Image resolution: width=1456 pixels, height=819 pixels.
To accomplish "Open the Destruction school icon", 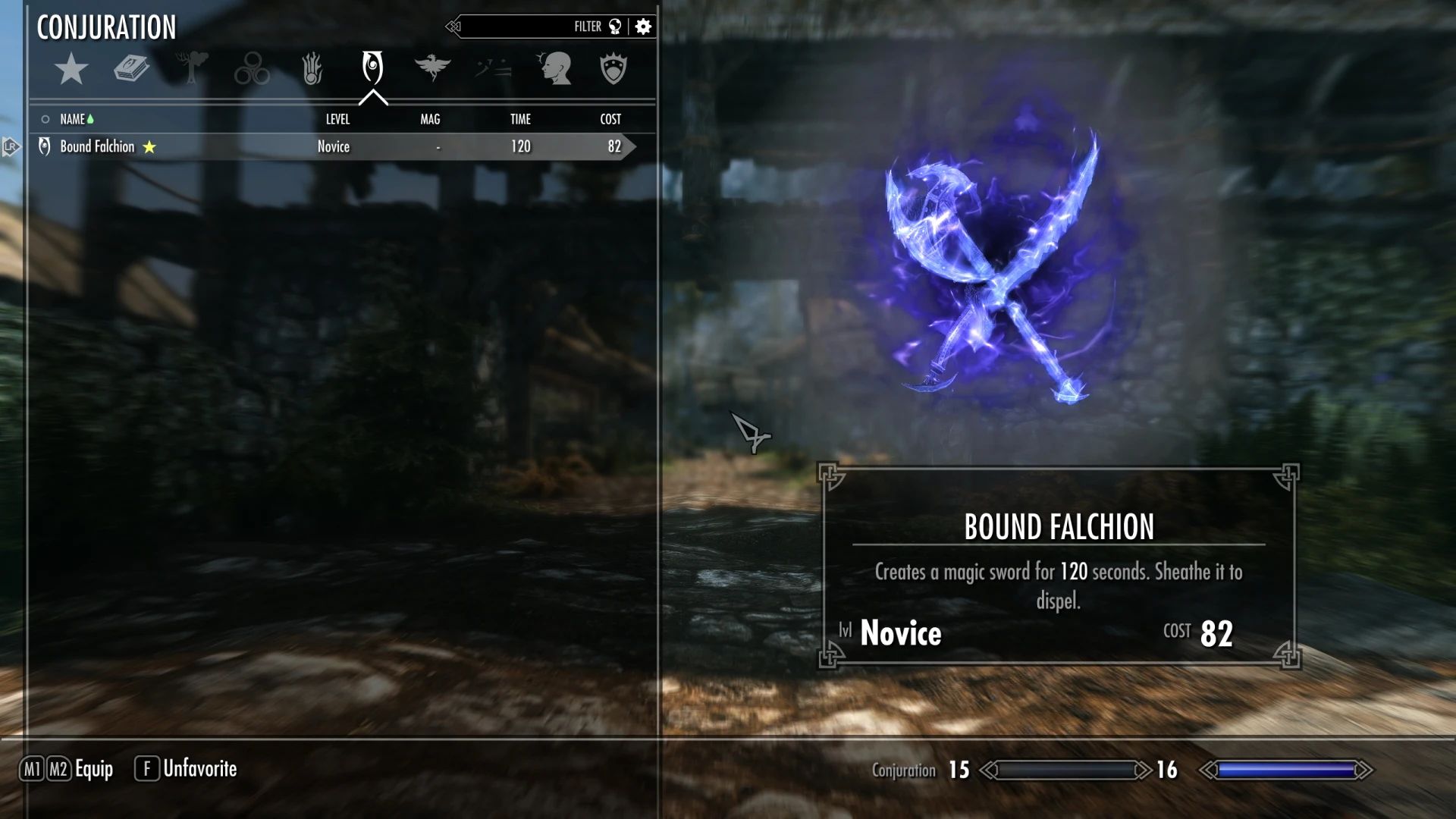I will click(x=312, y=68).
